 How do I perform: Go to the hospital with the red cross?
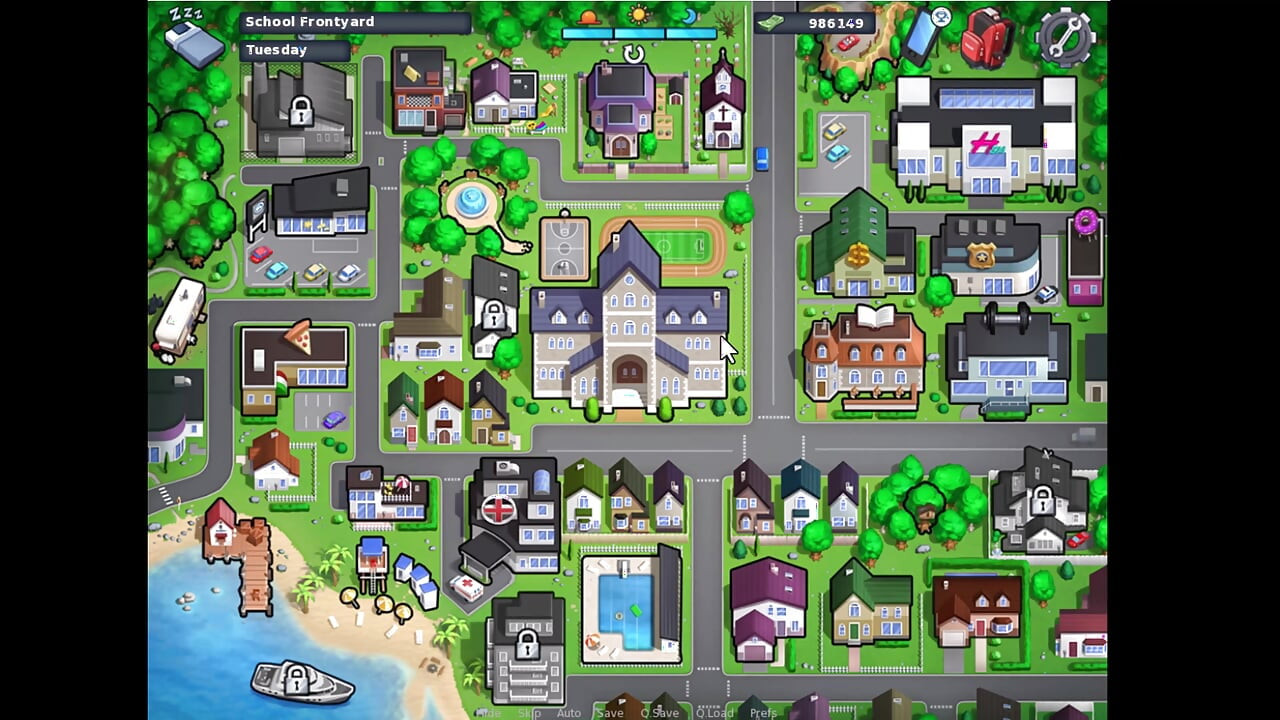tap(510, 515)
